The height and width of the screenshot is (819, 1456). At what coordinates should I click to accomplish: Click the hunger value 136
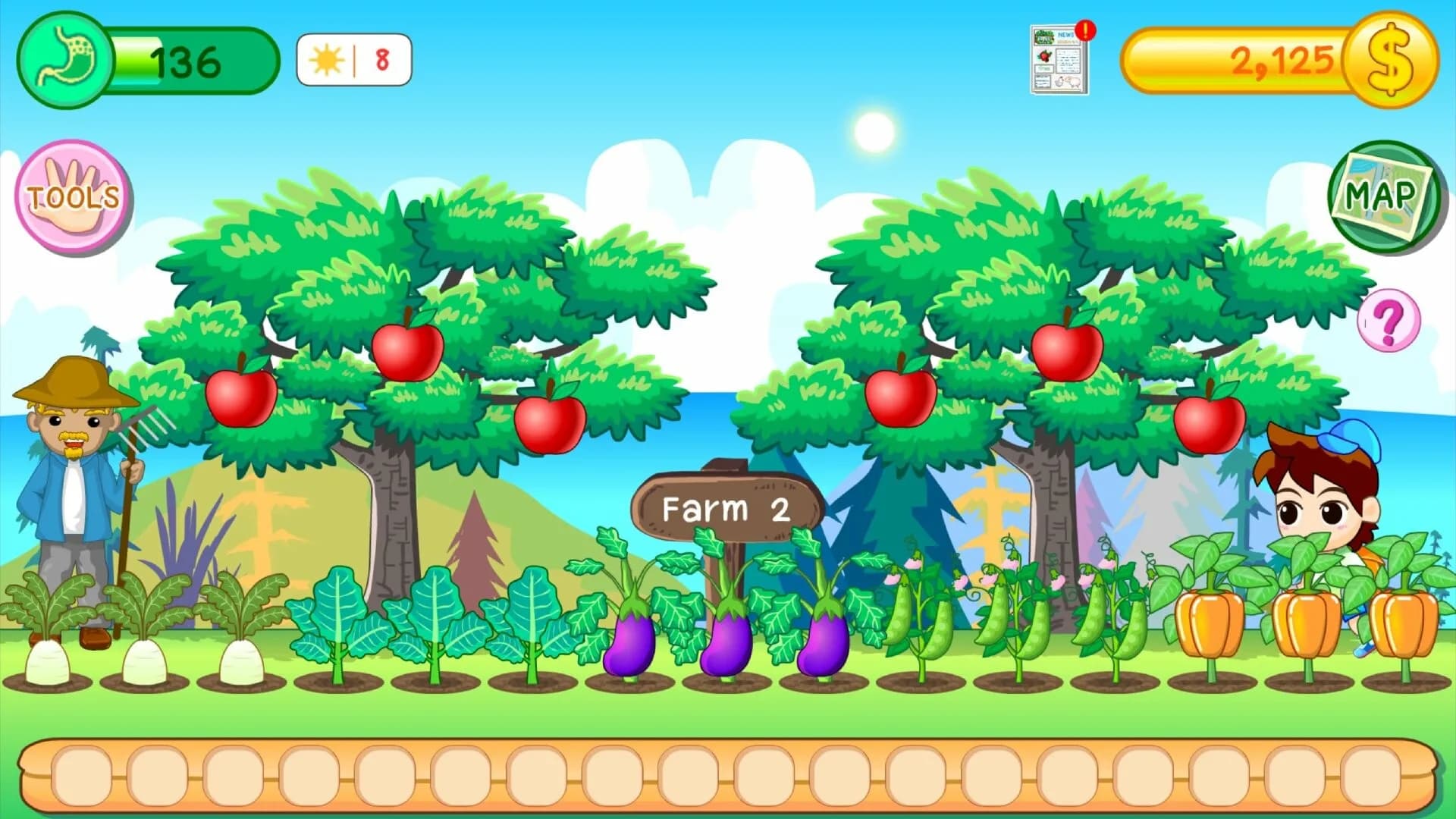[x=186, y=61]
